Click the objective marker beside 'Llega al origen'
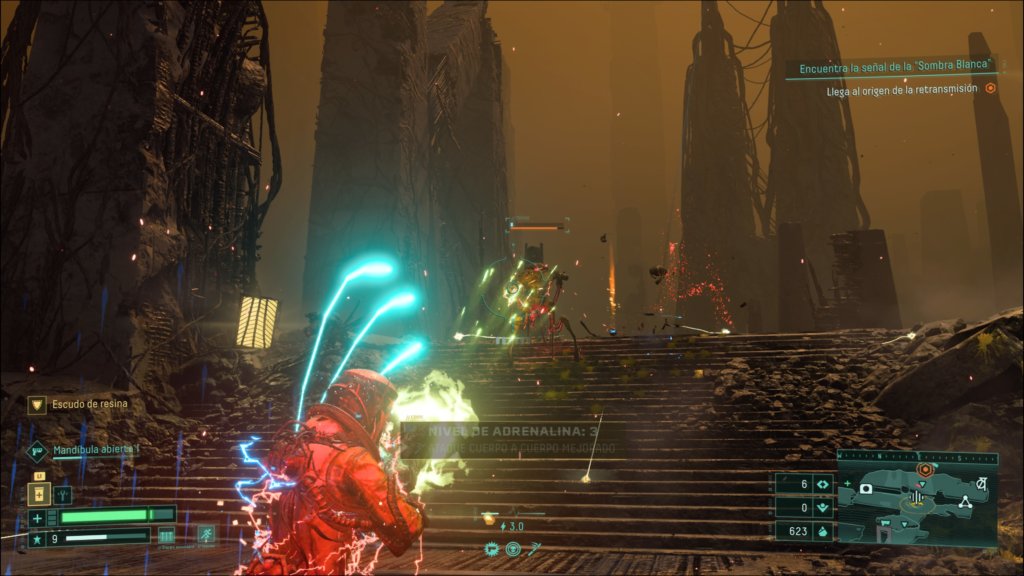The image size is (1024, 576). (990, 89)
